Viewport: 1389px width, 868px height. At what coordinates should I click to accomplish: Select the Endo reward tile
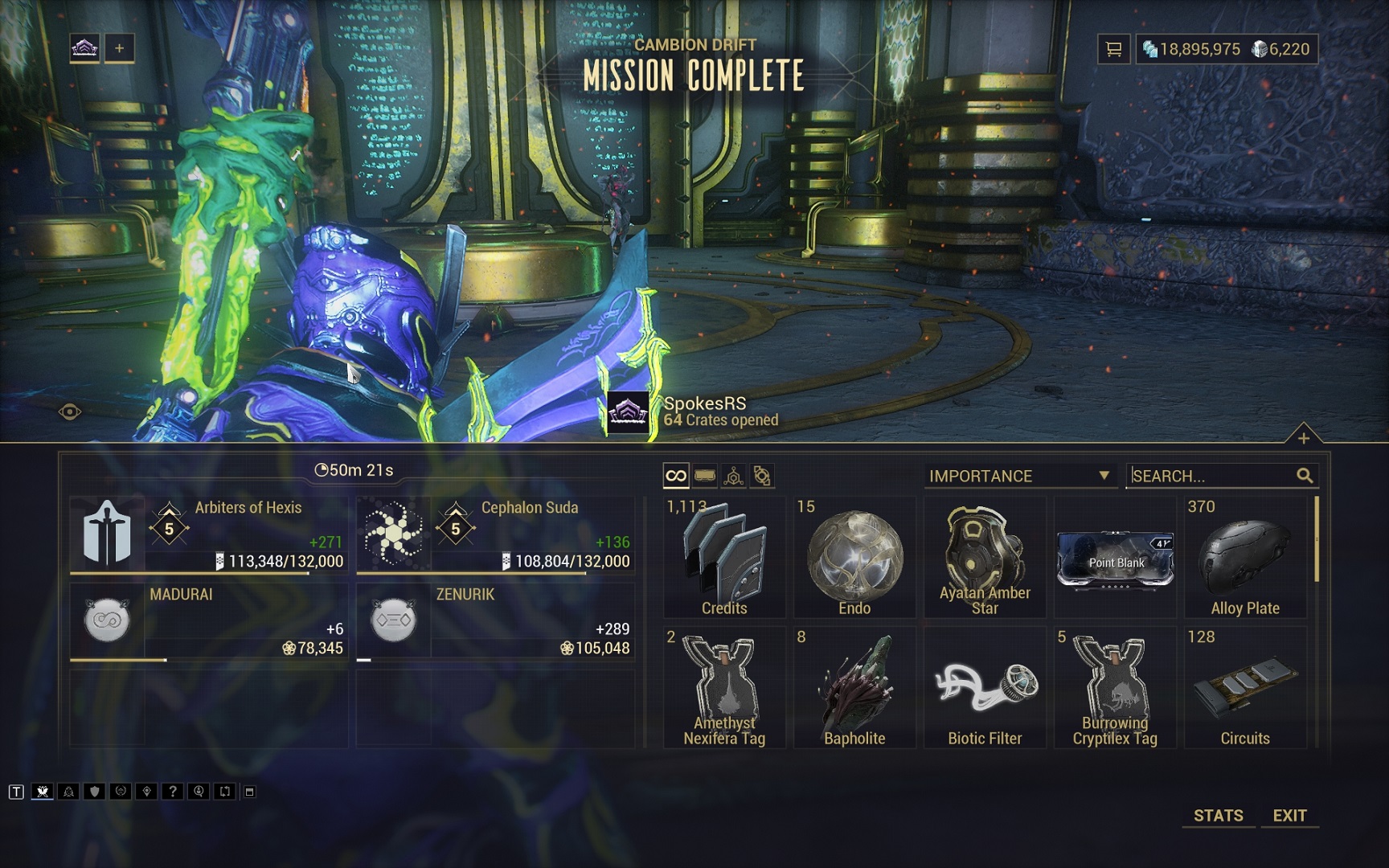pos(854,558)
